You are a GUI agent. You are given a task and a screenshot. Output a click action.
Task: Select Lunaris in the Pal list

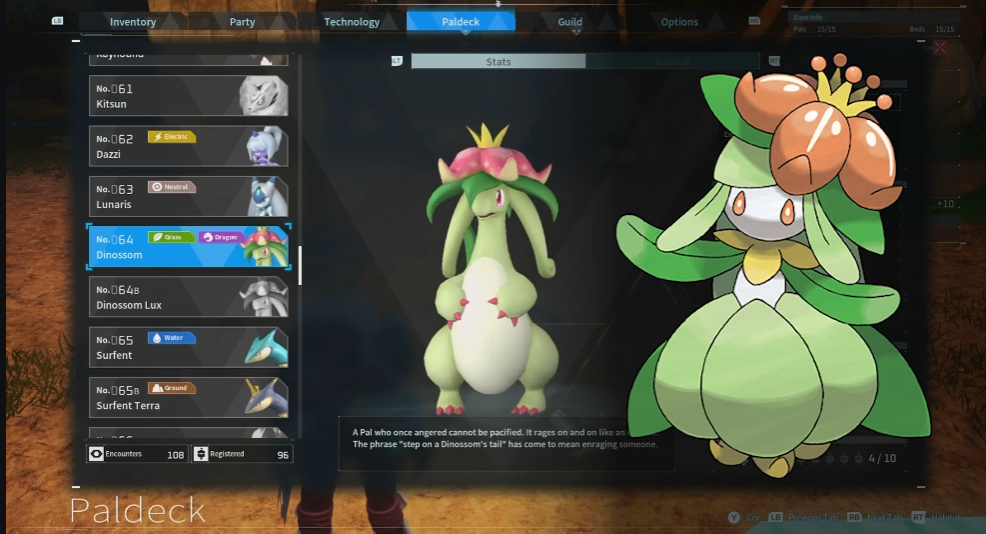tap(188, 196)
